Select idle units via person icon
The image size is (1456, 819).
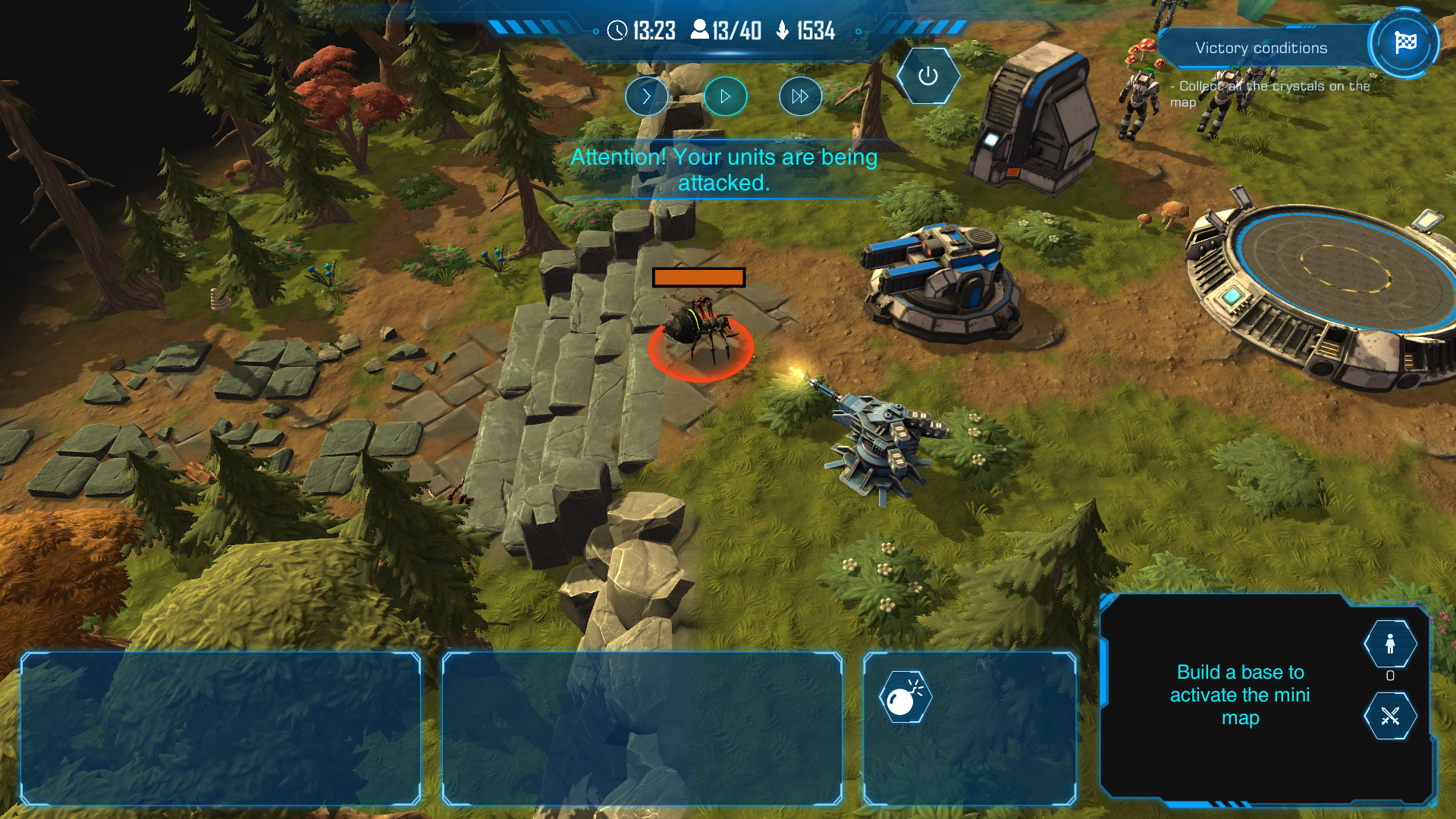pyautogui.click(x=1390, y=645)
